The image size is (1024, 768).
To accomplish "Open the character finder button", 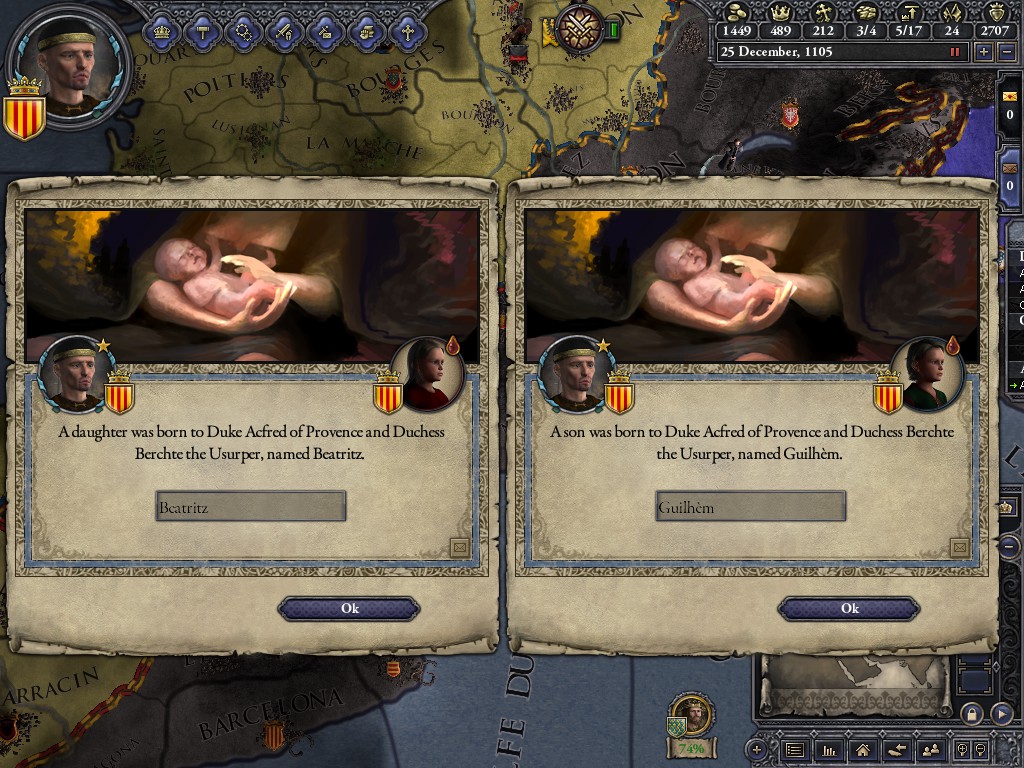I will point(930,749).
